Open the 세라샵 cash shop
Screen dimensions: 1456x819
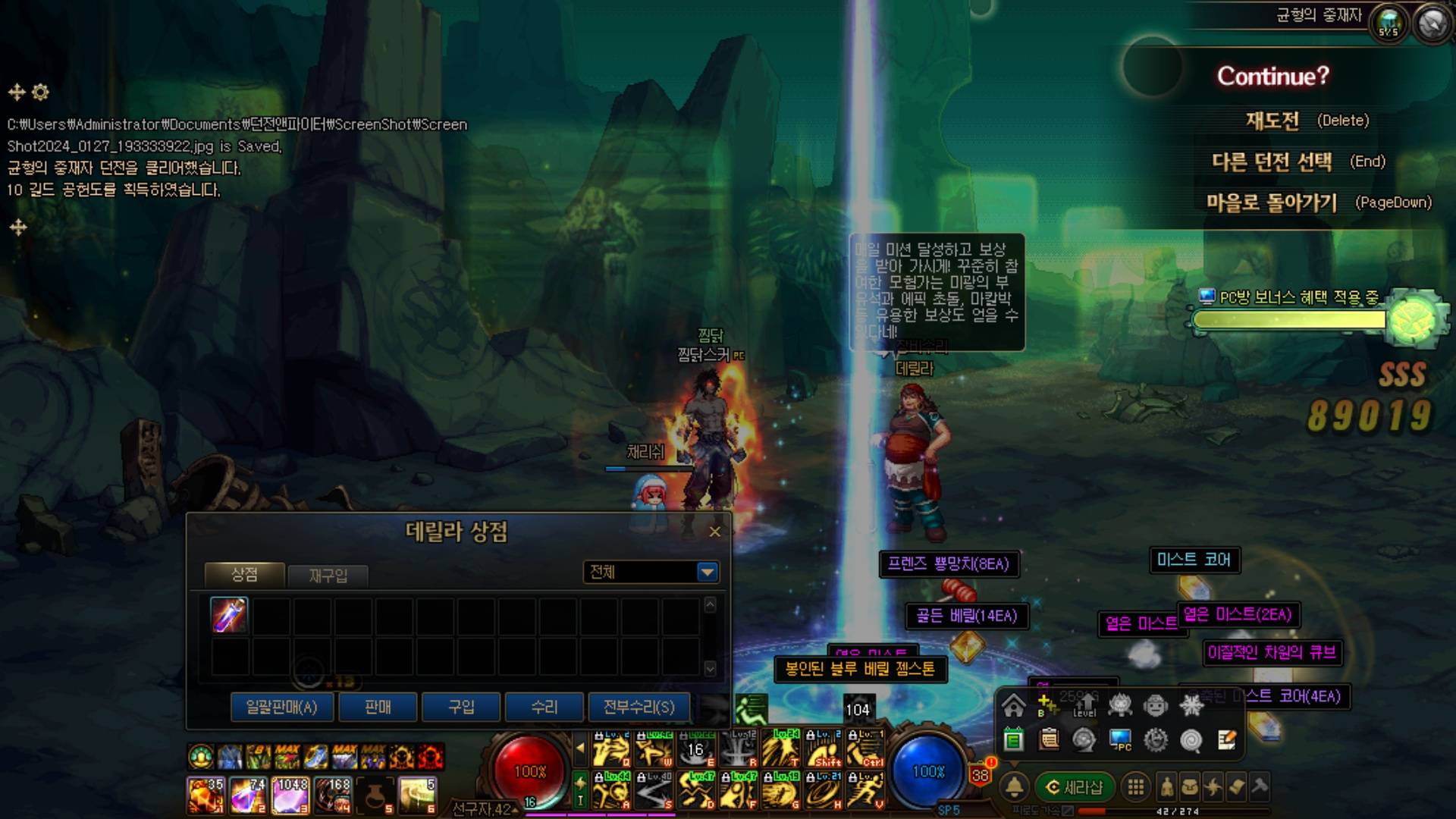click(1075, 788)
